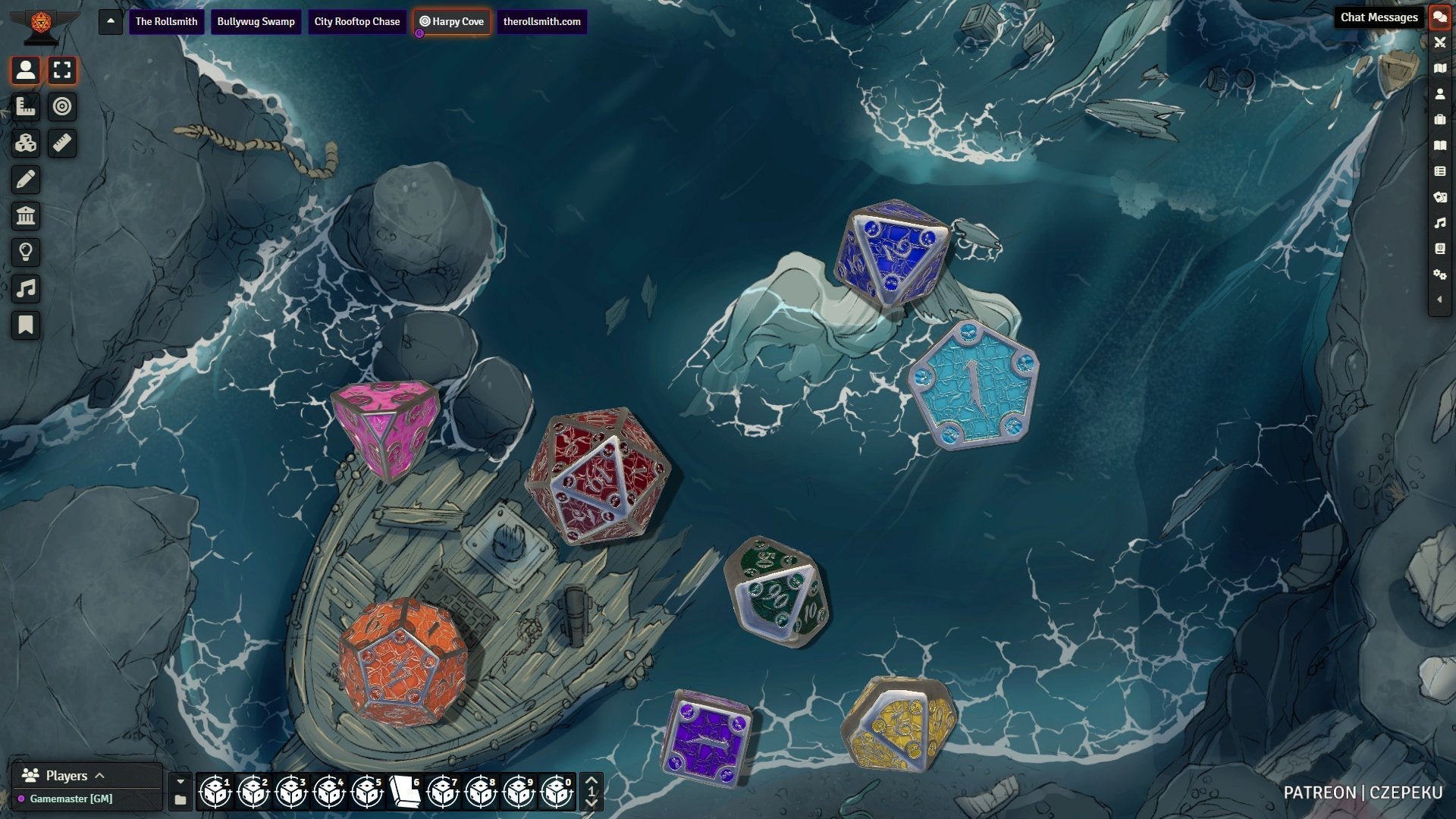The width and height of the screenshot is (1456, 819).
Task: Visit the therollsmith.com link
Action: [542, 22]
